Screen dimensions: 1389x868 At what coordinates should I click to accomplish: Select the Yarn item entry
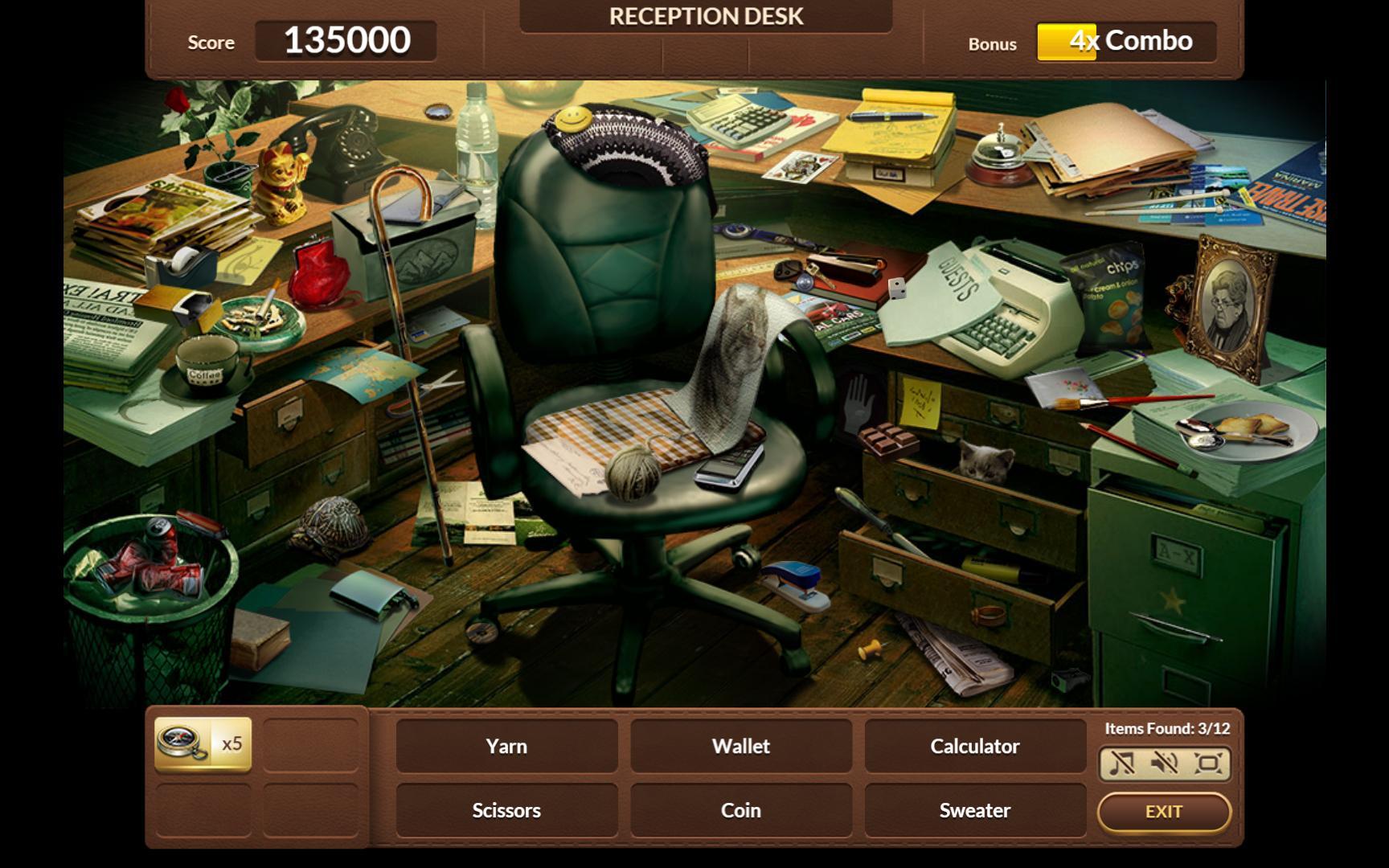(x=506, y=746)
